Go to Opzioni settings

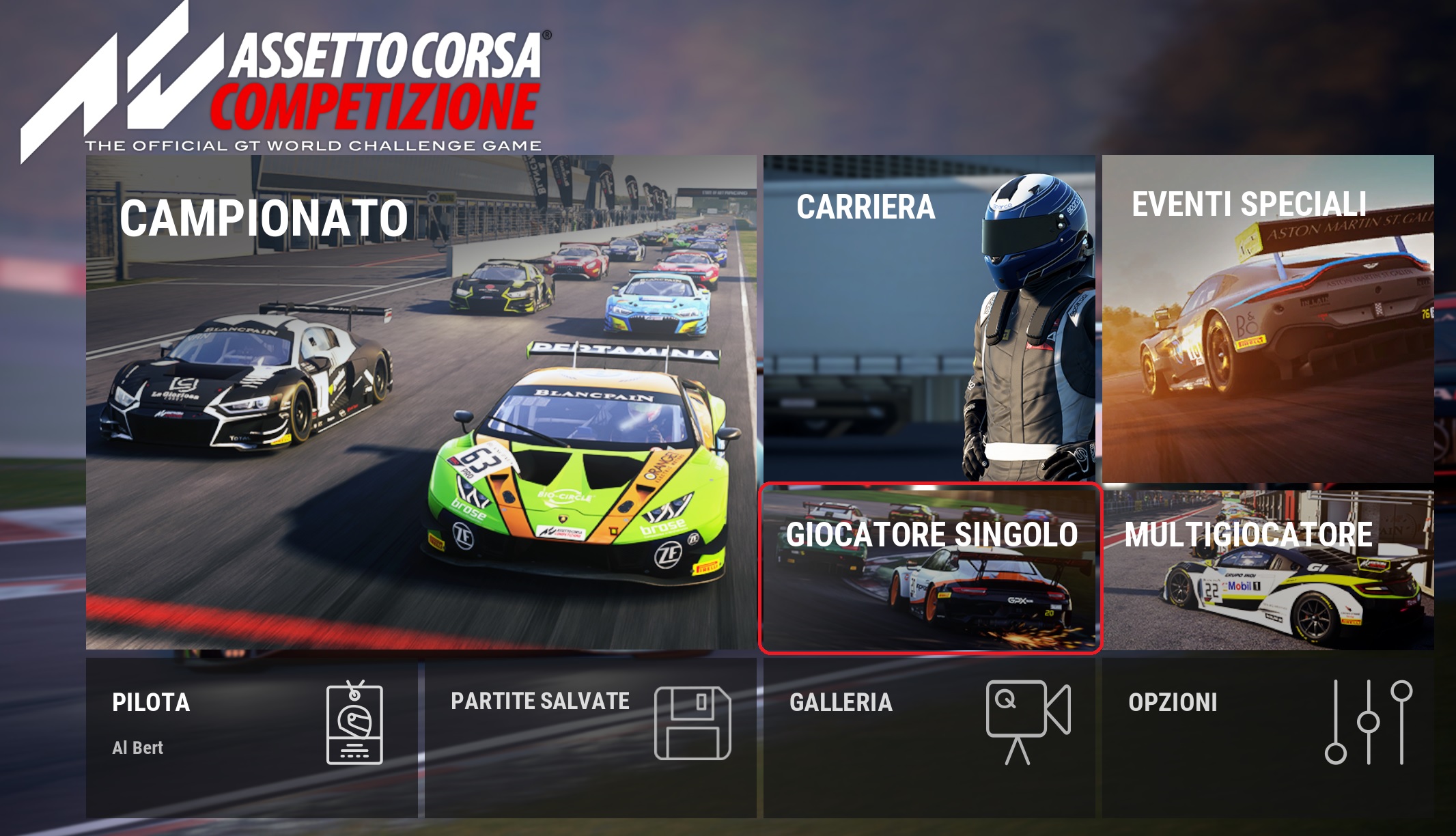click(x=1268, y=738)
